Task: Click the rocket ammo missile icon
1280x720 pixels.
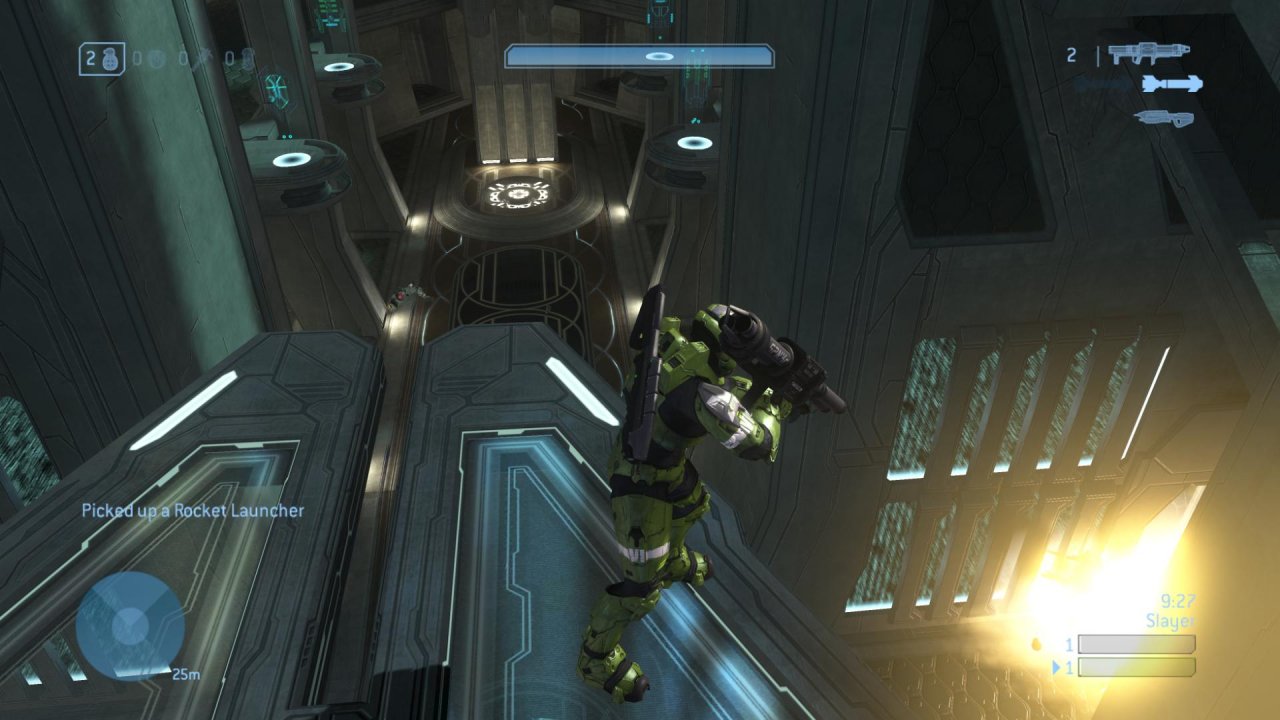Action: point(1170,85)
